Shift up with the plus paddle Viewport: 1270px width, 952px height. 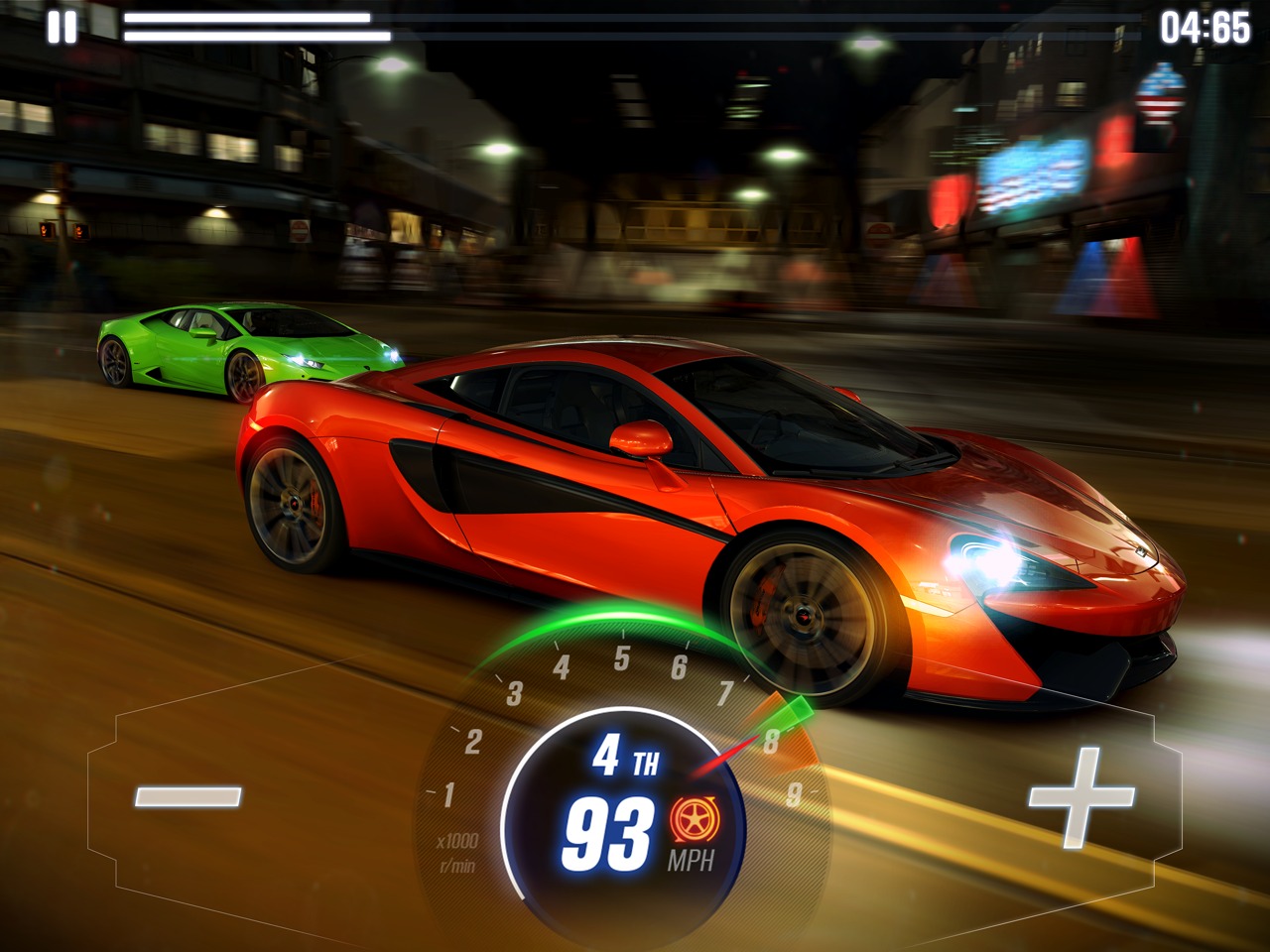tap(1080, 796)
